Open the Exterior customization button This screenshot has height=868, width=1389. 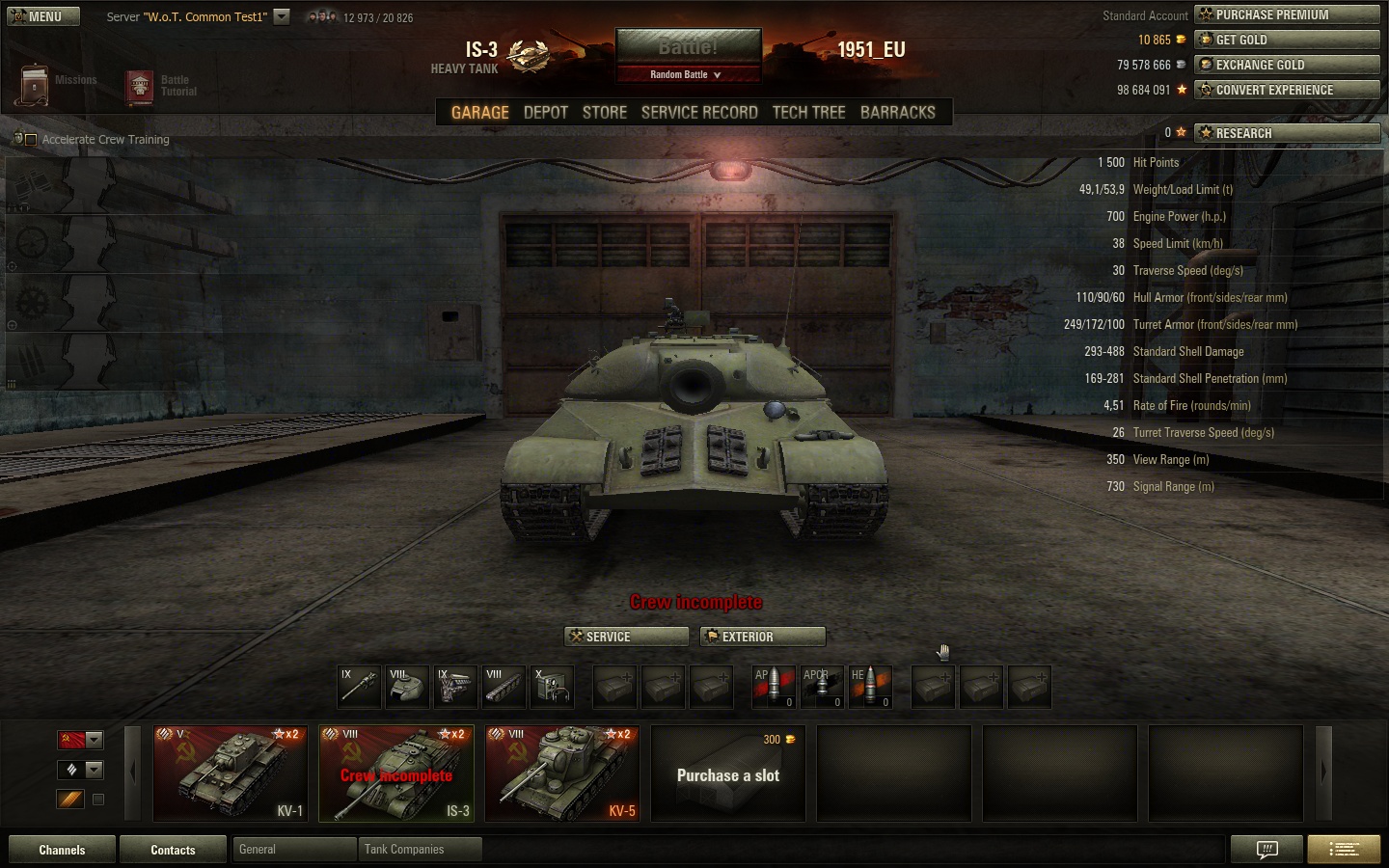(762, 637)
